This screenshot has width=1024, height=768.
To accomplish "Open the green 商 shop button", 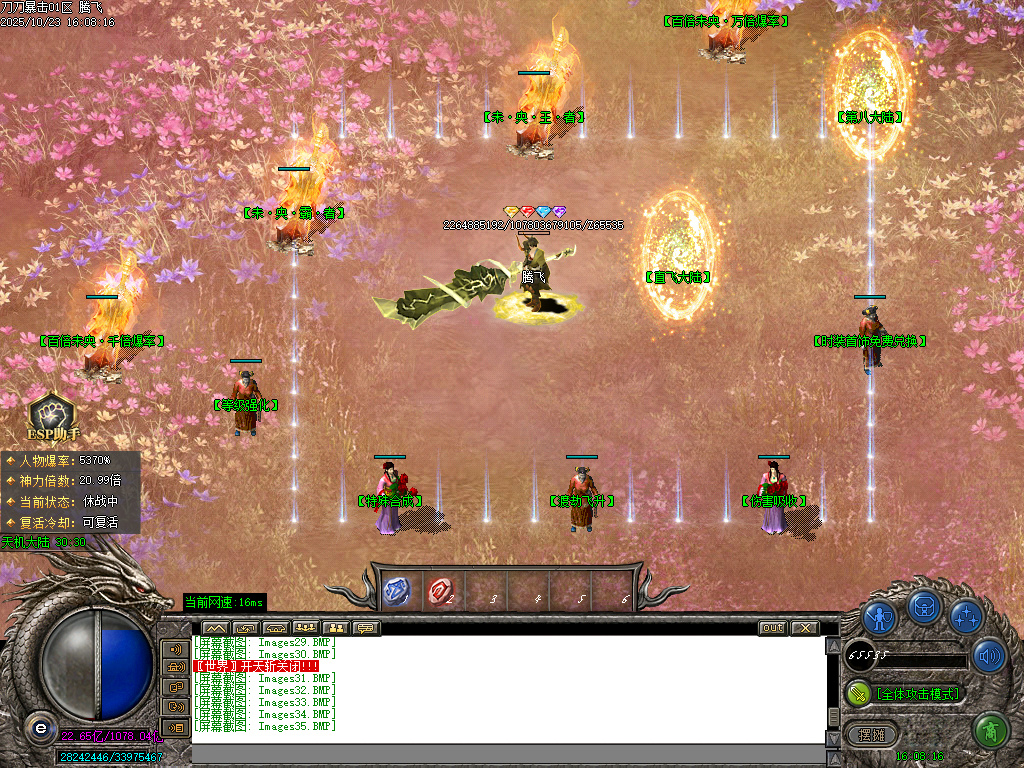I will (x=991, y=731).
